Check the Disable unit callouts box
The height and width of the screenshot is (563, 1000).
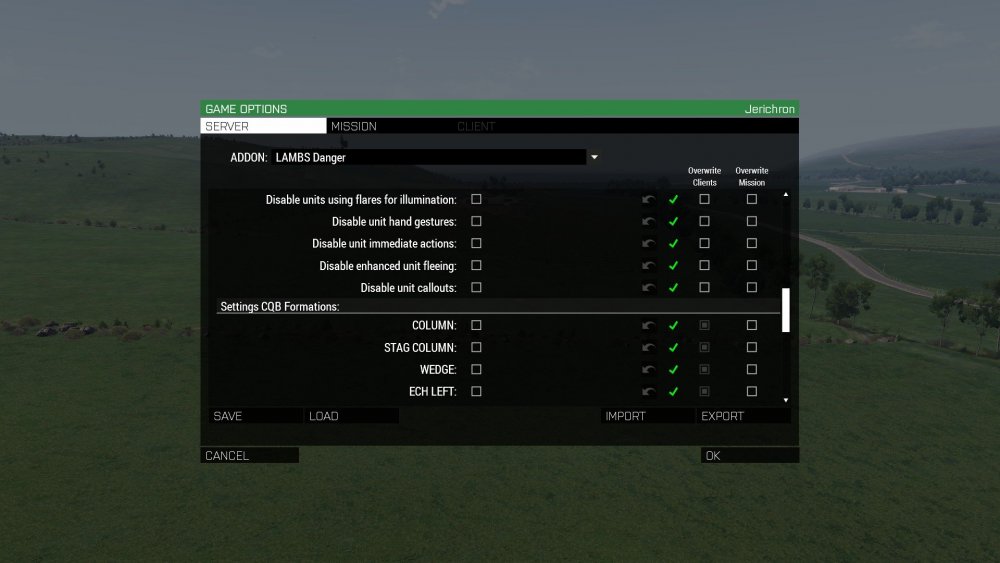pyautogui.click(x=476, y=287)
